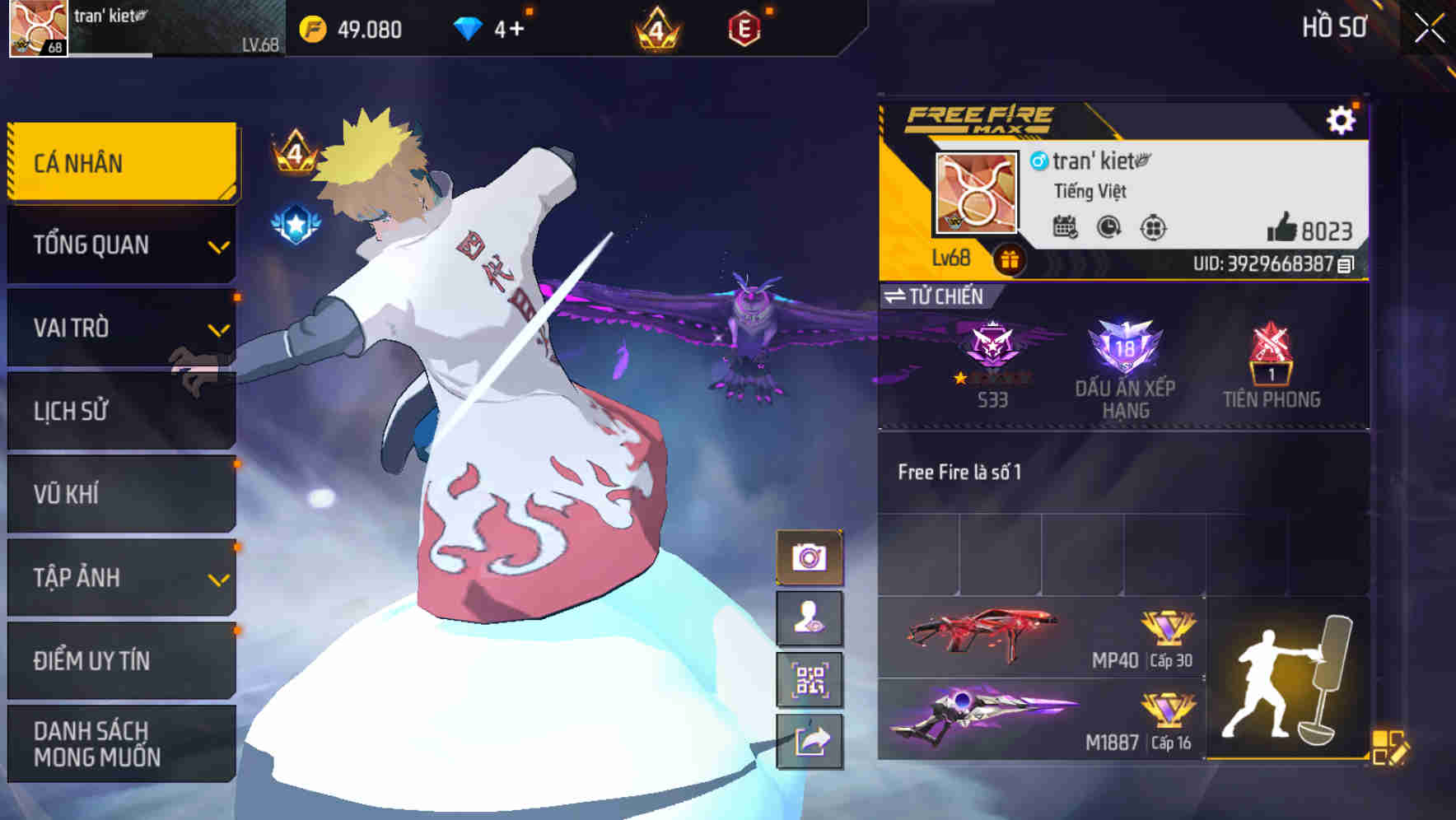Expand the Vai Trò dropdown
1456x820 pixels.
(x=120, y=328)
